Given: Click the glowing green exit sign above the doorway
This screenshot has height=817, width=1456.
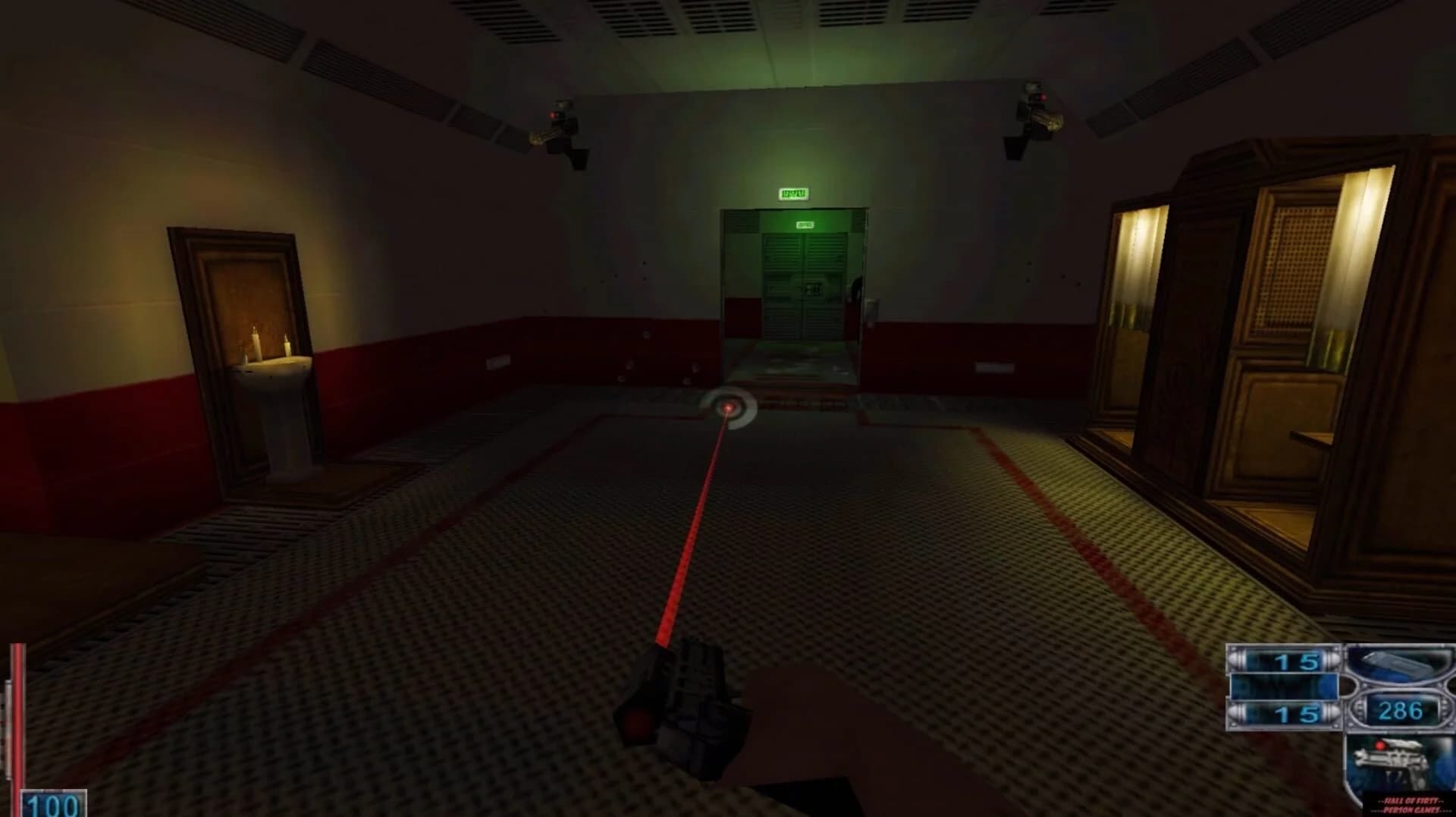Looking at the screenshot, I should click(792, 194).
